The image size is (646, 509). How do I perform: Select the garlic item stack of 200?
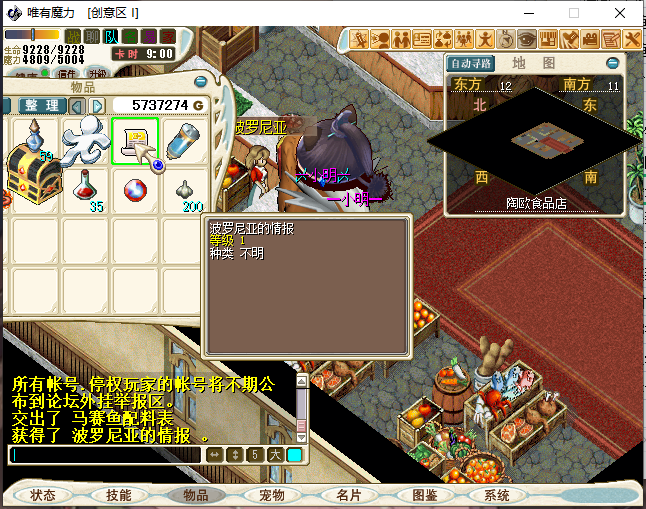[x=186, y=190]
